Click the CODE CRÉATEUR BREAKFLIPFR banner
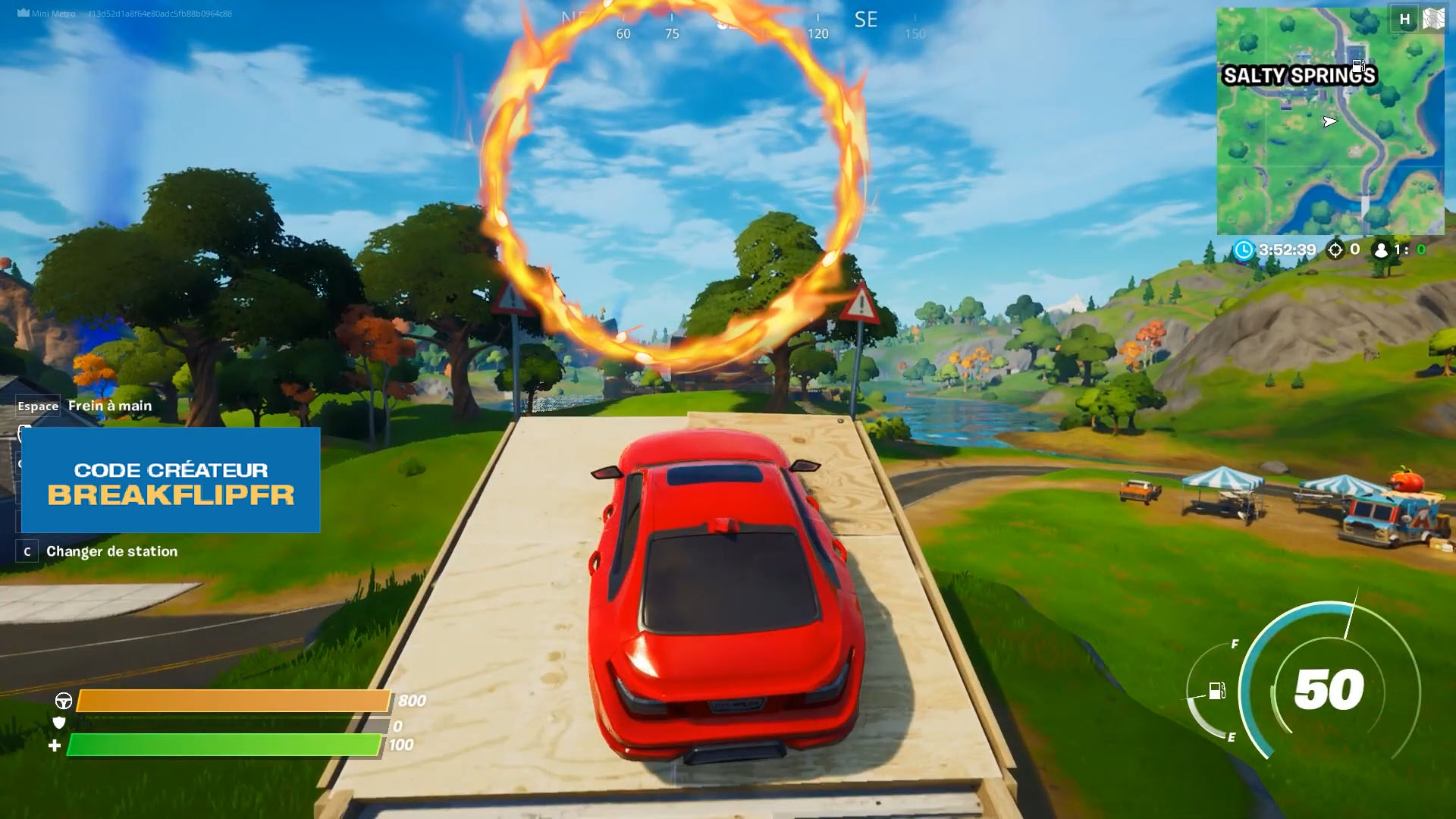This screenshot has width=1456, height=819. click(171, 479)
